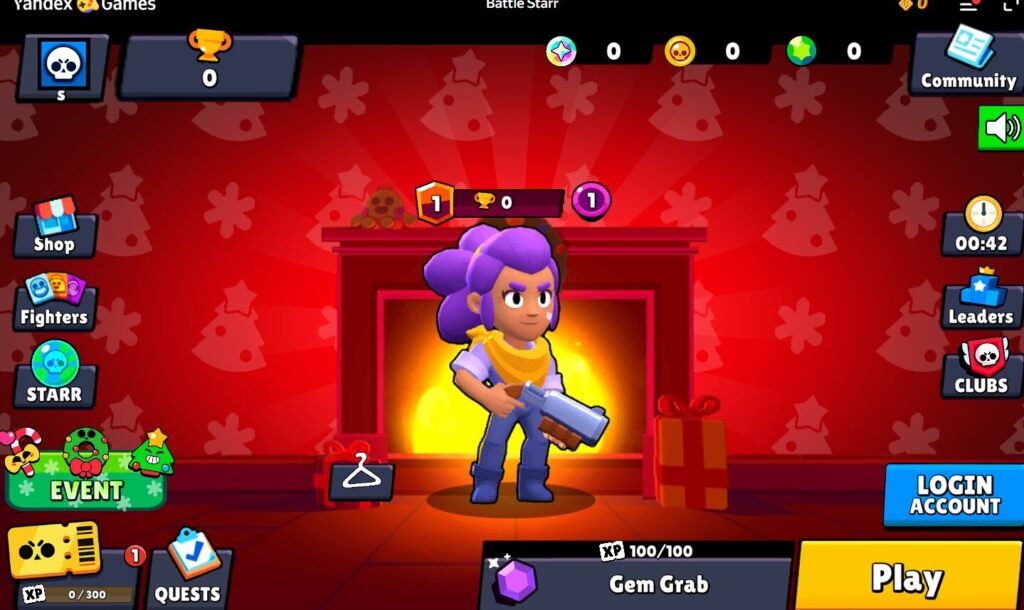Click the LOGIN ACCOUNT button
Viewport: 1024px width, 610px height.
pyautogui.click(x=954, y=495)
